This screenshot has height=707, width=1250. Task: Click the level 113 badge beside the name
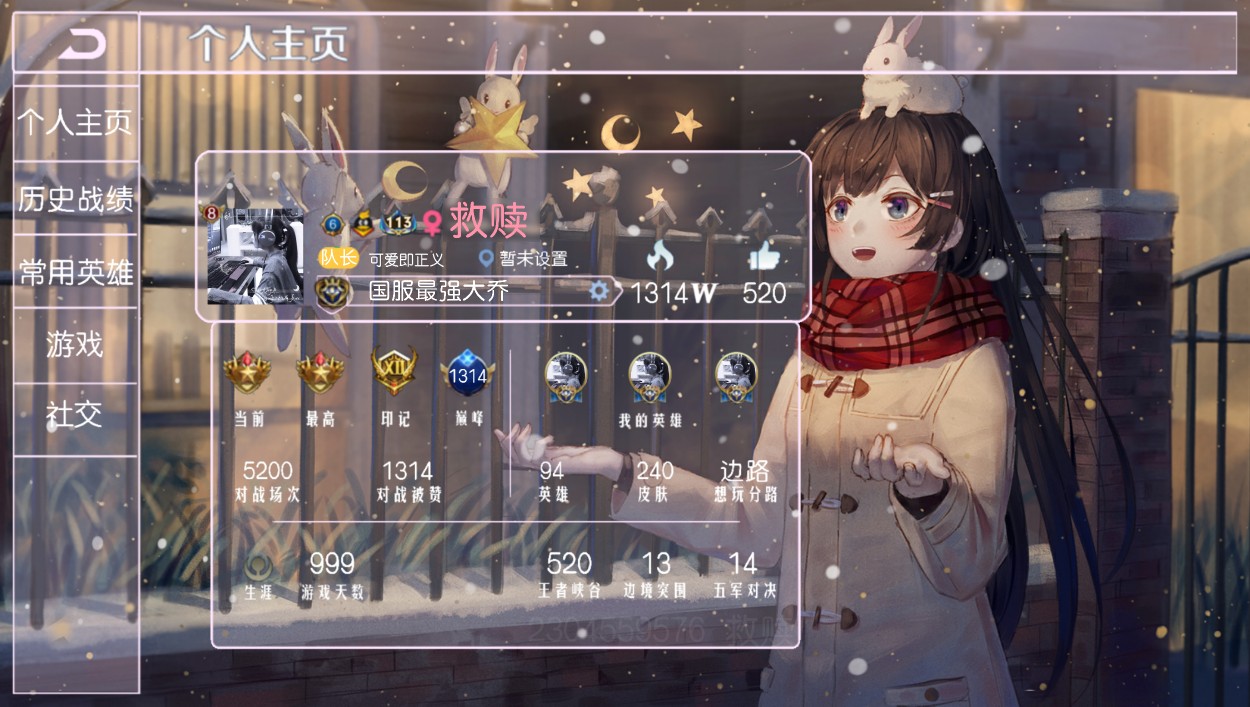point(398,223)
